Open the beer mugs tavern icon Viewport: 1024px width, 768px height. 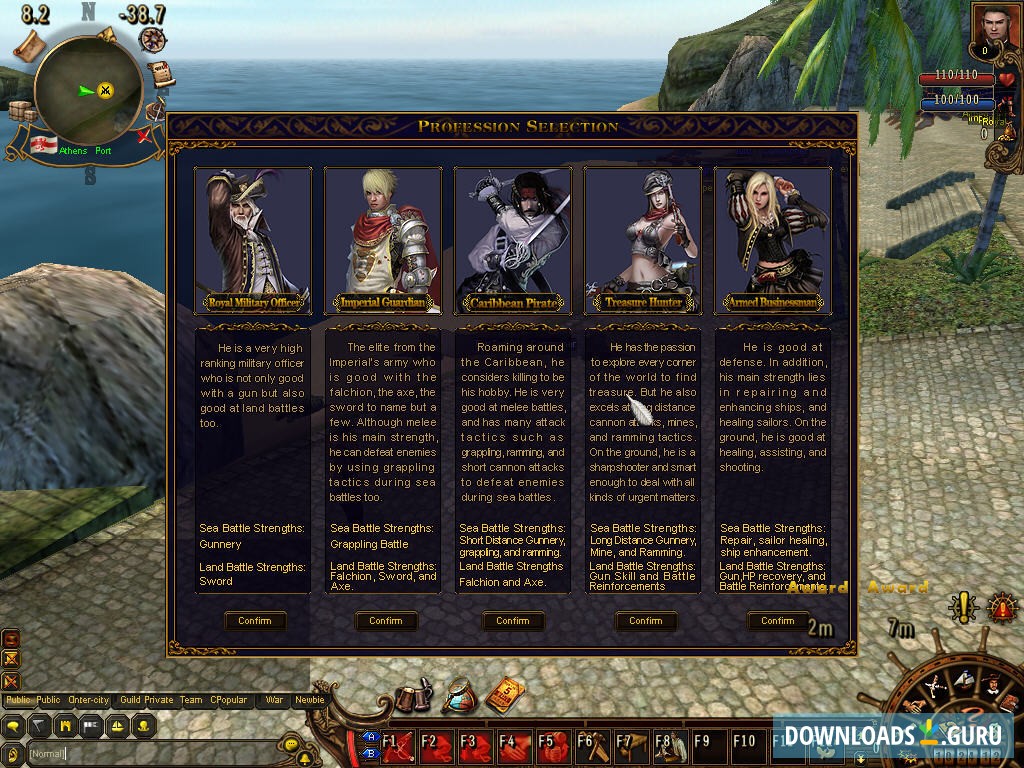411,697
